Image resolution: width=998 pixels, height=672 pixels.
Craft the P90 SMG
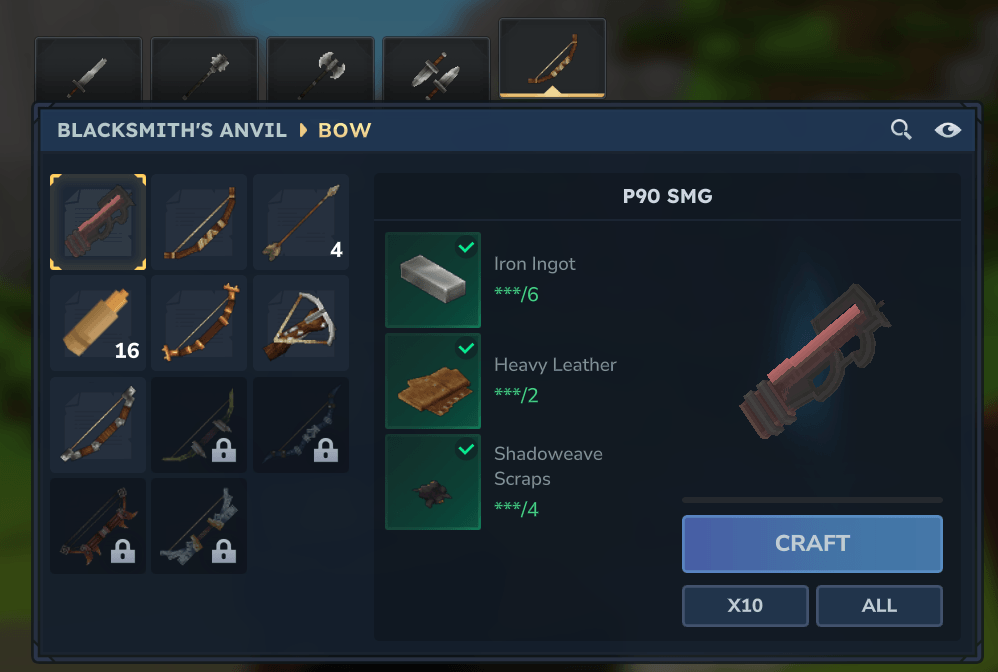812,544
